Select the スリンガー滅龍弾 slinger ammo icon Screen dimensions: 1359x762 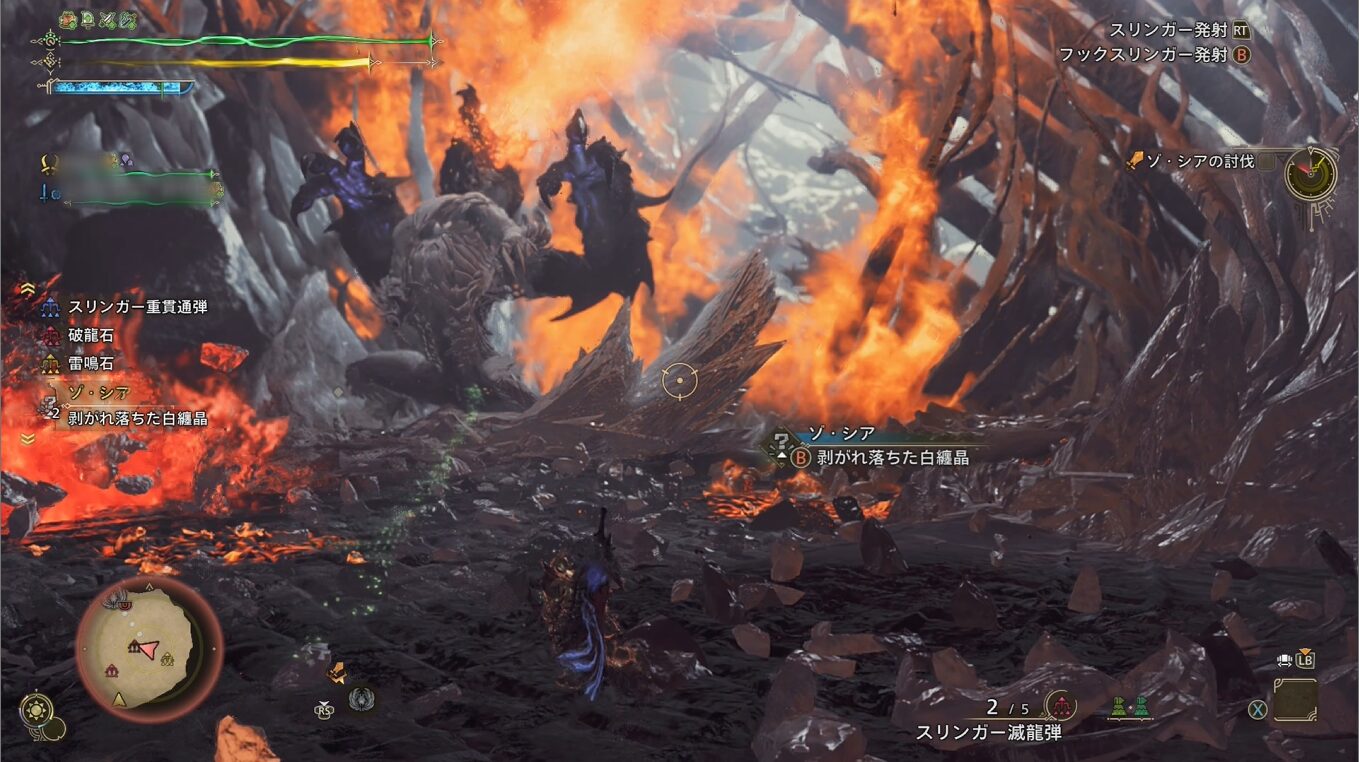pyautogui.click(x=1059, y=706)
